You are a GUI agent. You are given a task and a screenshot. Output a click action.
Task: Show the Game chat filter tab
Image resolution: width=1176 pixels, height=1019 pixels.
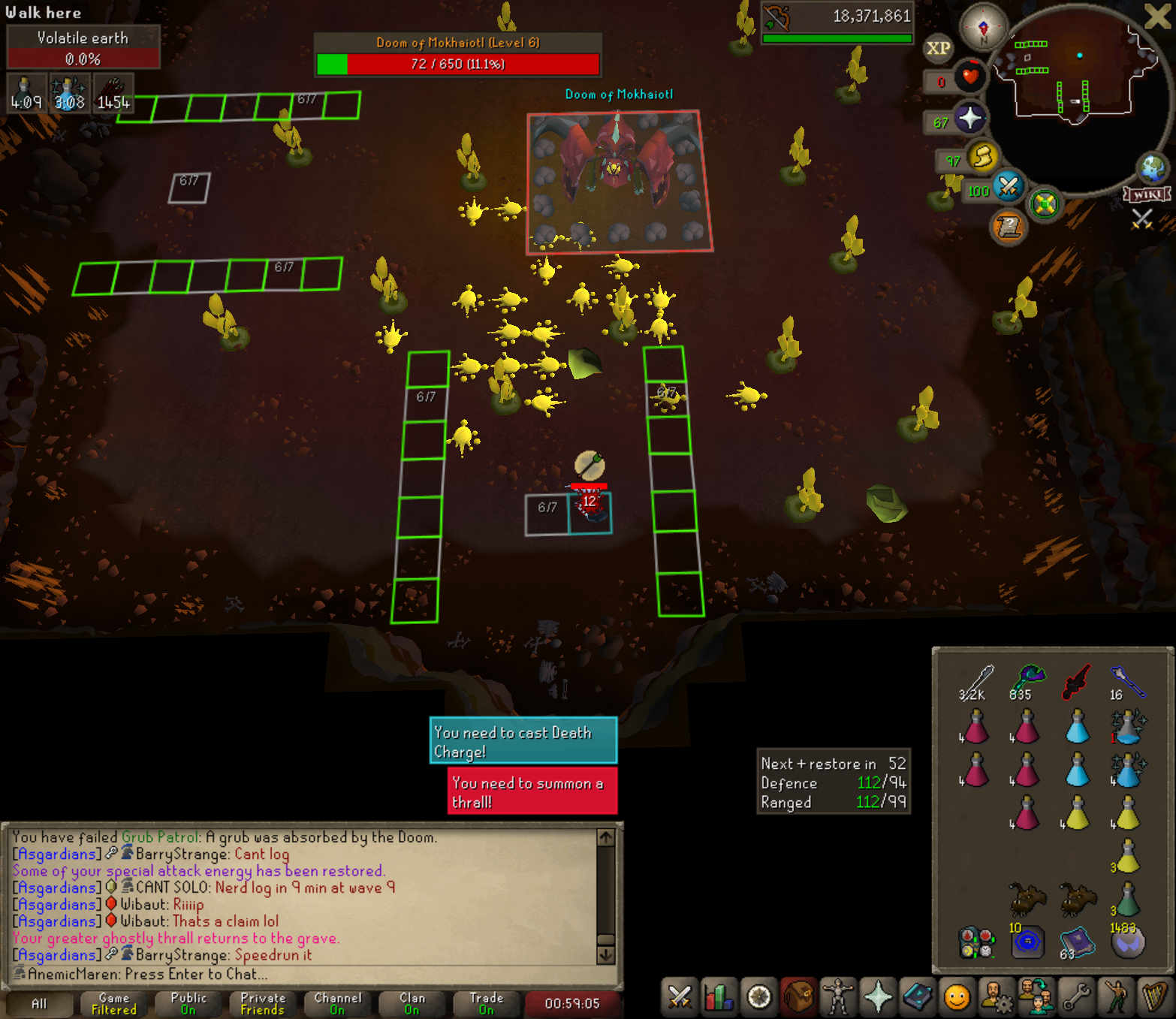click(x=114, y=1003)
